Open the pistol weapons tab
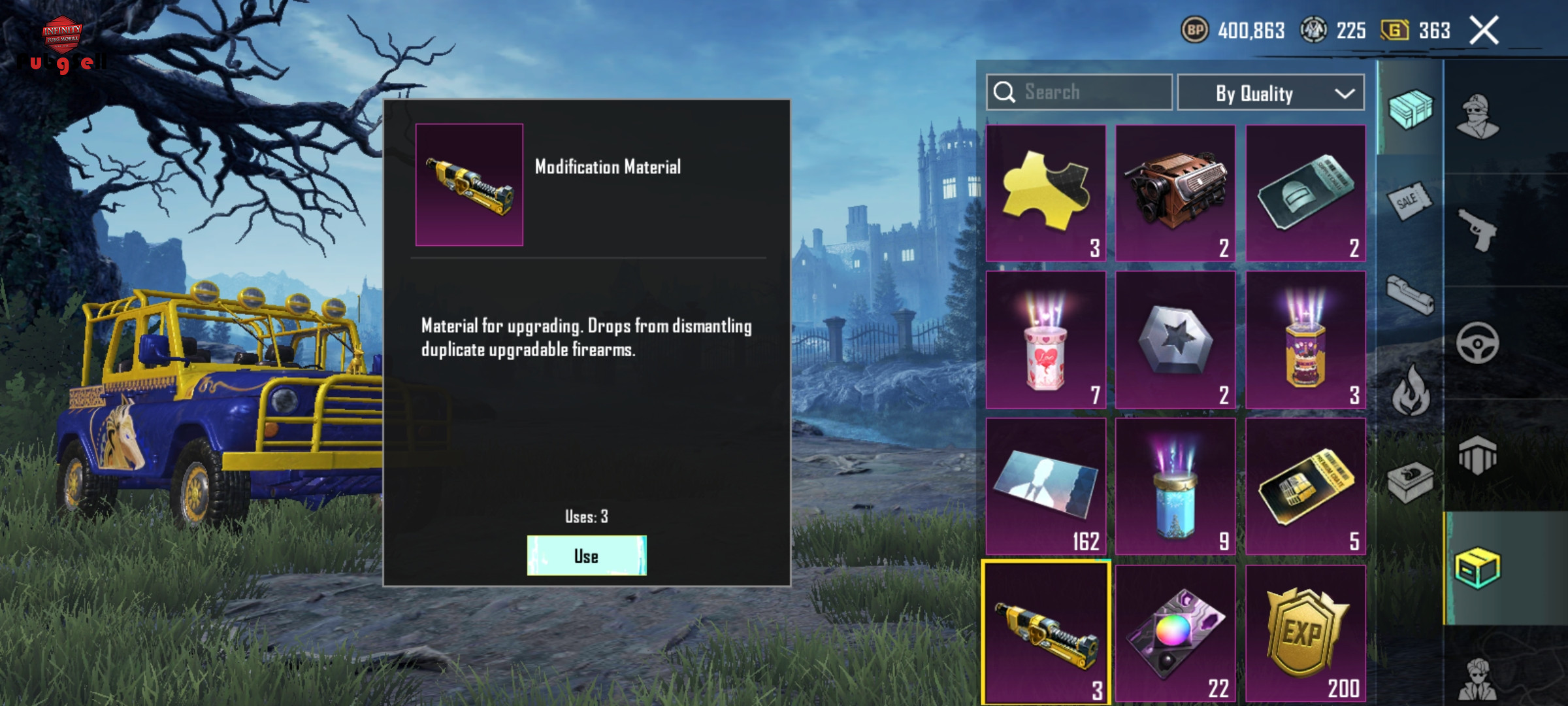 point(1477,230)
